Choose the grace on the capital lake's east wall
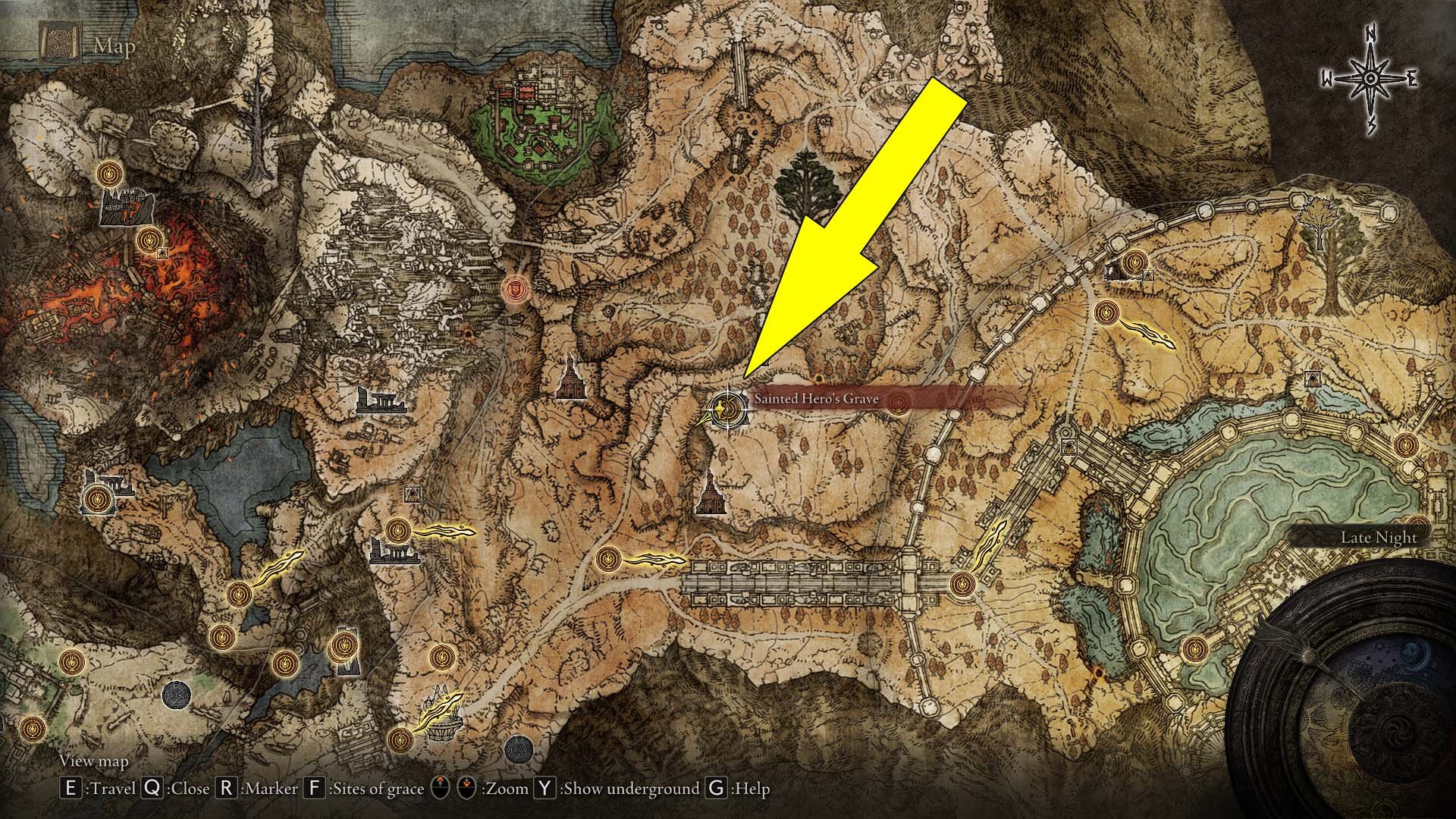 pos(1405,444)
